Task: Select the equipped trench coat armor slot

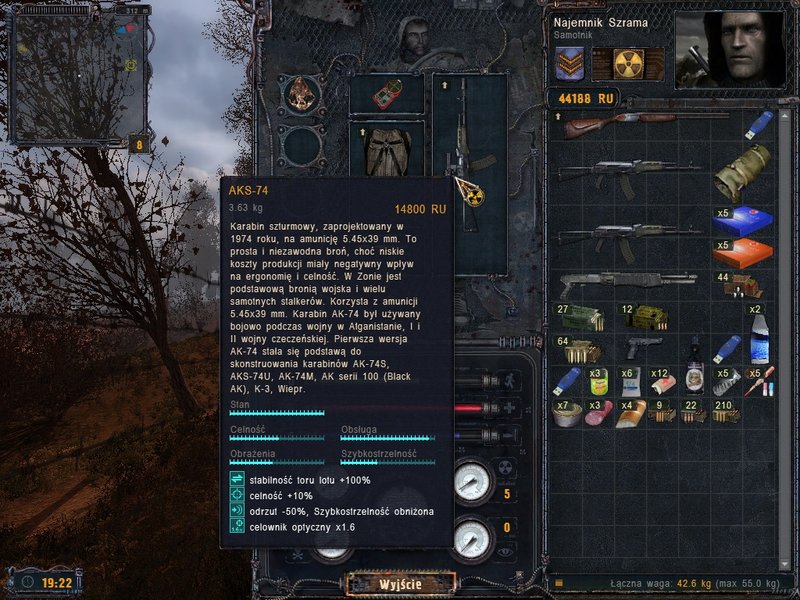Action: 386,152
